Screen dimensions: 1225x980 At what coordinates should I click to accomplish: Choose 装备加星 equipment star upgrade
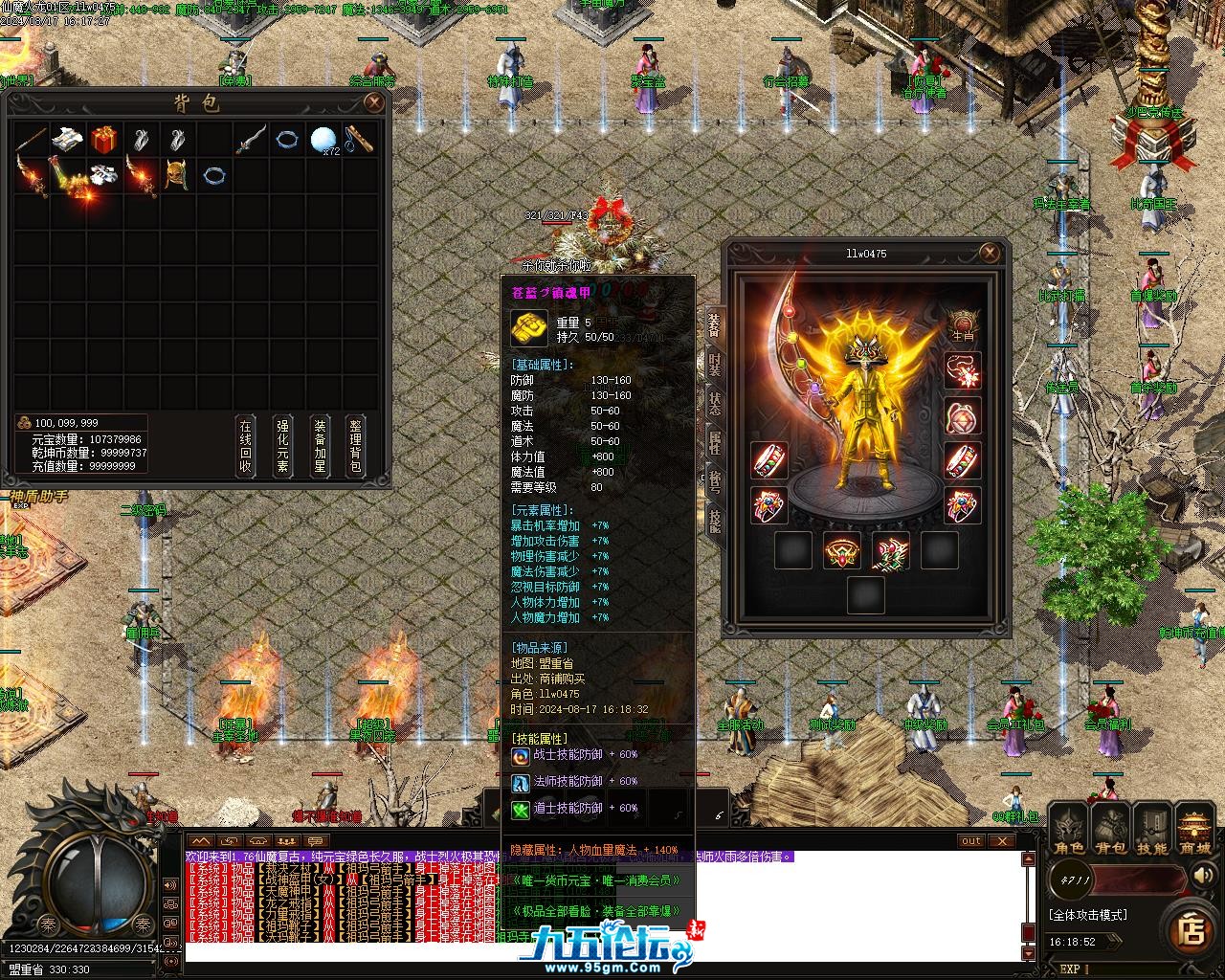pos(320,446)
